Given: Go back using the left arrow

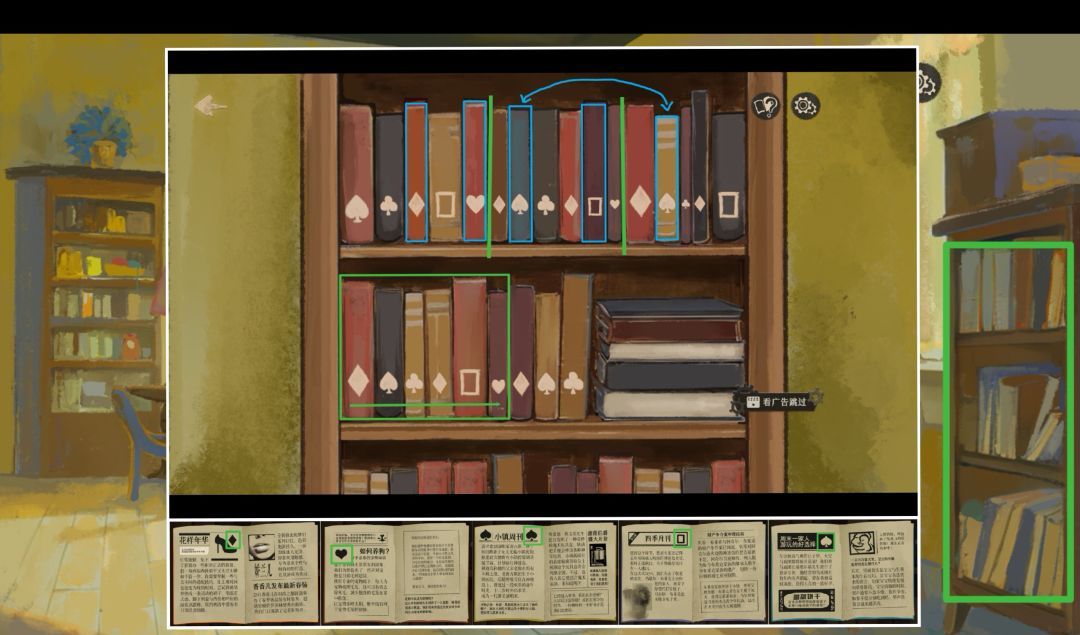Looking at the screenshot, I should coord(210,105).
